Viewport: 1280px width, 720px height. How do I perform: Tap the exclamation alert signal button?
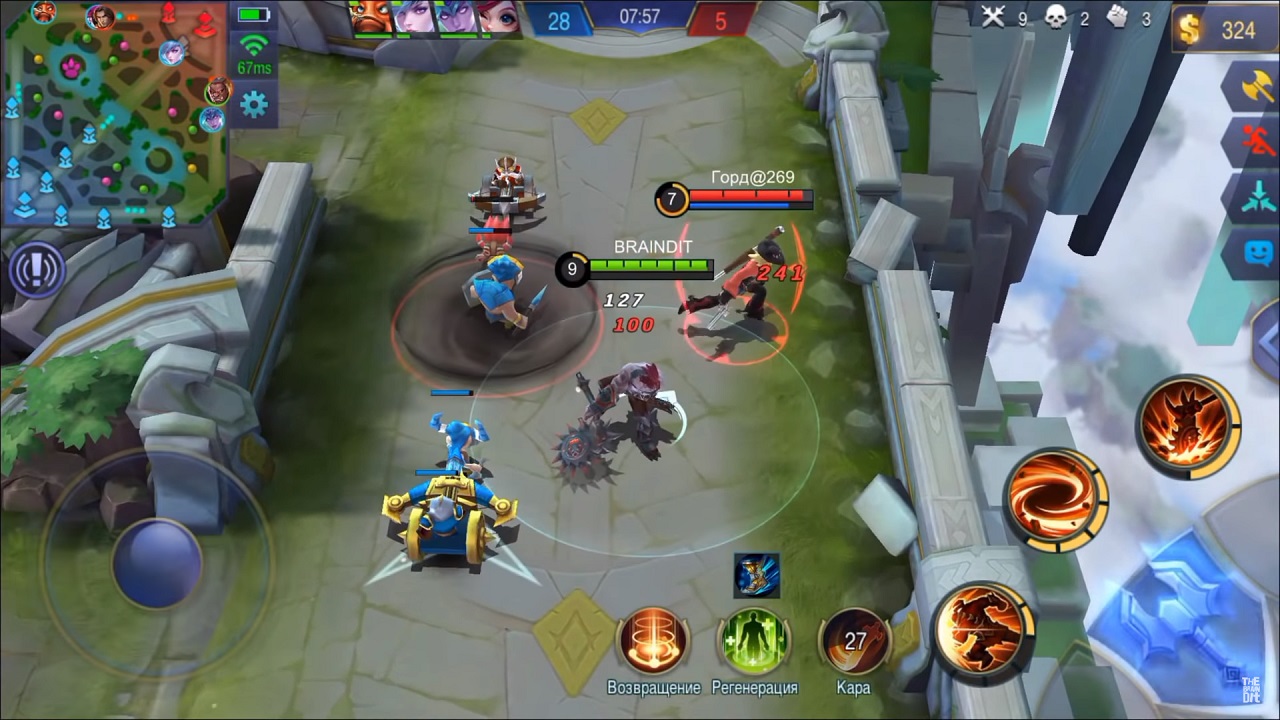(37, 269)
